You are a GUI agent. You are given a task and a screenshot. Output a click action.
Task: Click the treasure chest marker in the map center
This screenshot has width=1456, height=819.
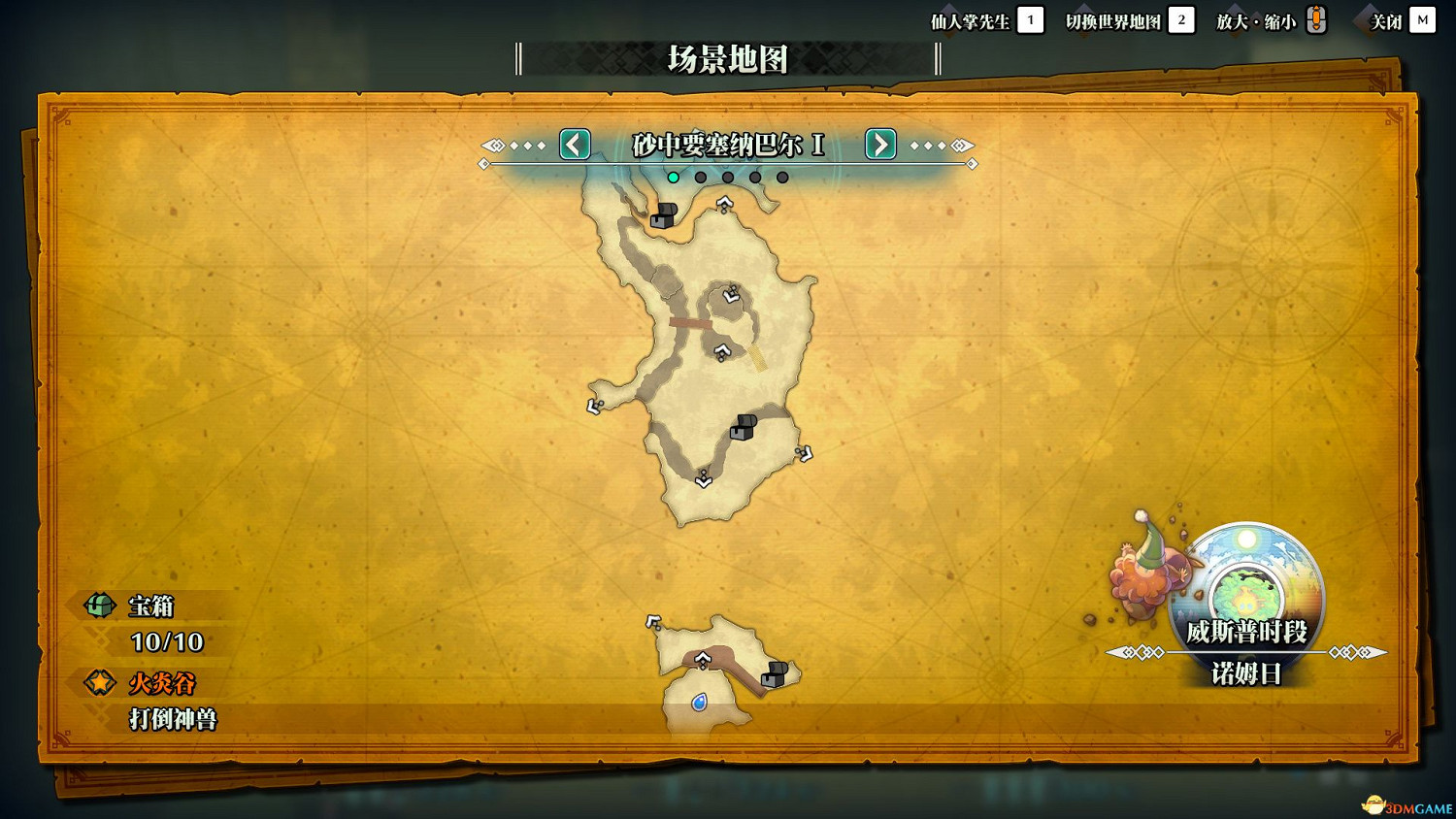point(742,428)
